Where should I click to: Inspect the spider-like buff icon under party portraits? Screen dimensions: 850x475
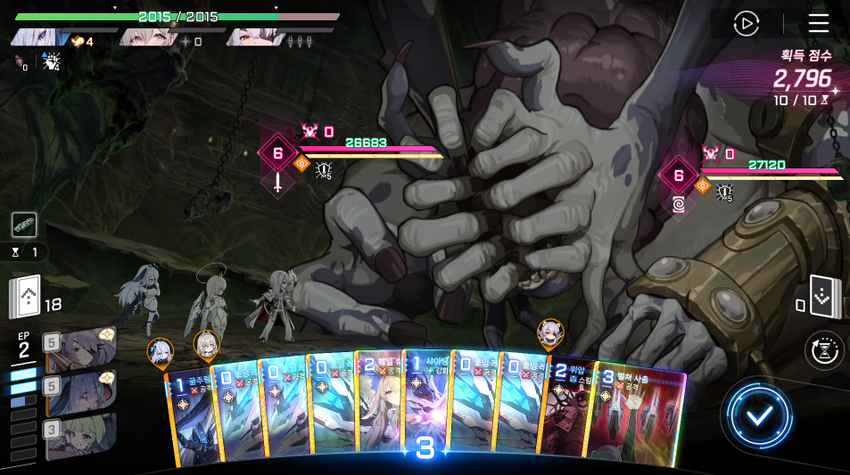point(50,62)
